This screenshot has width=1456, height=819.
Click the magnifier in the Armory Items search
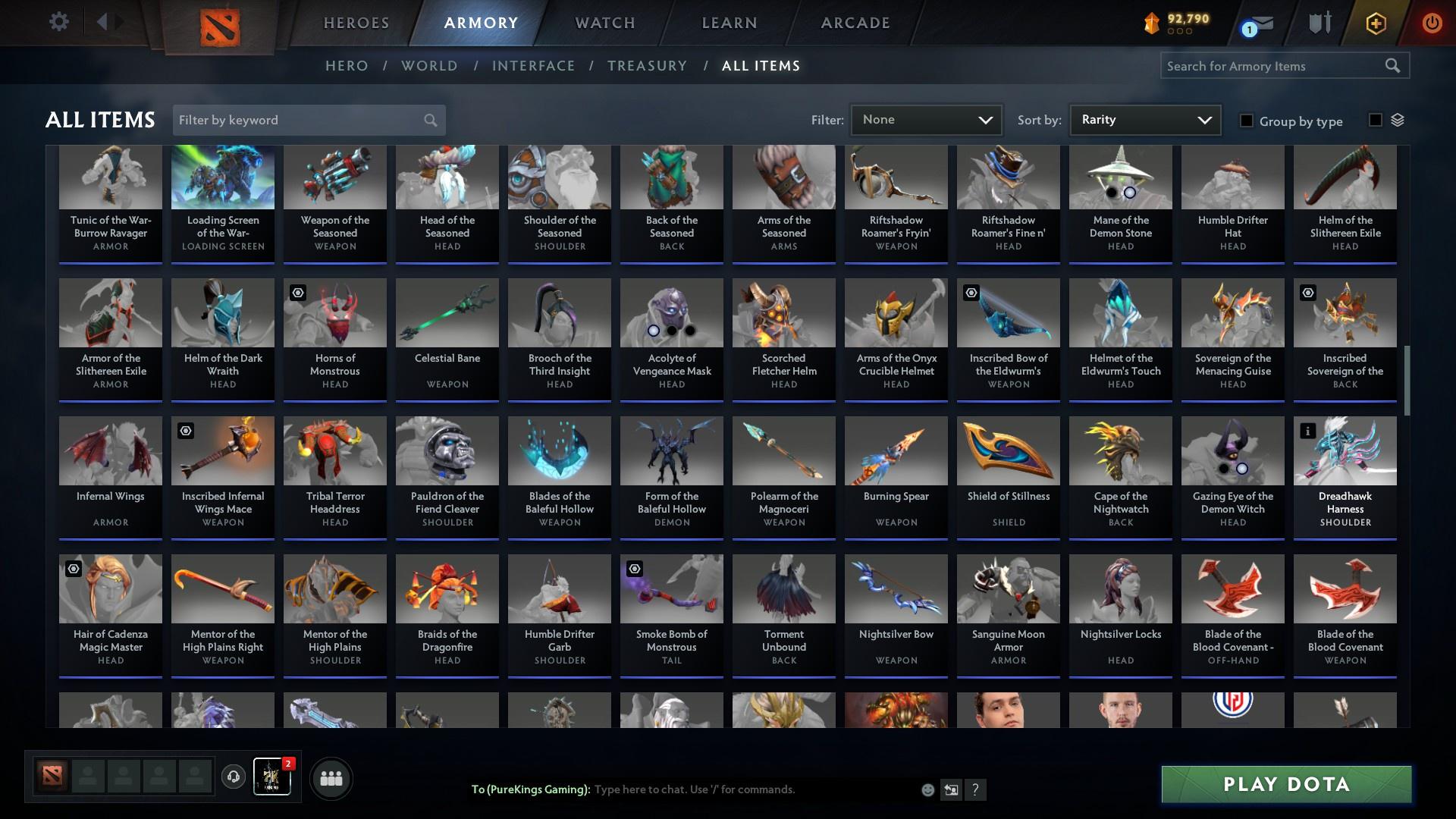coord(1394,66)
